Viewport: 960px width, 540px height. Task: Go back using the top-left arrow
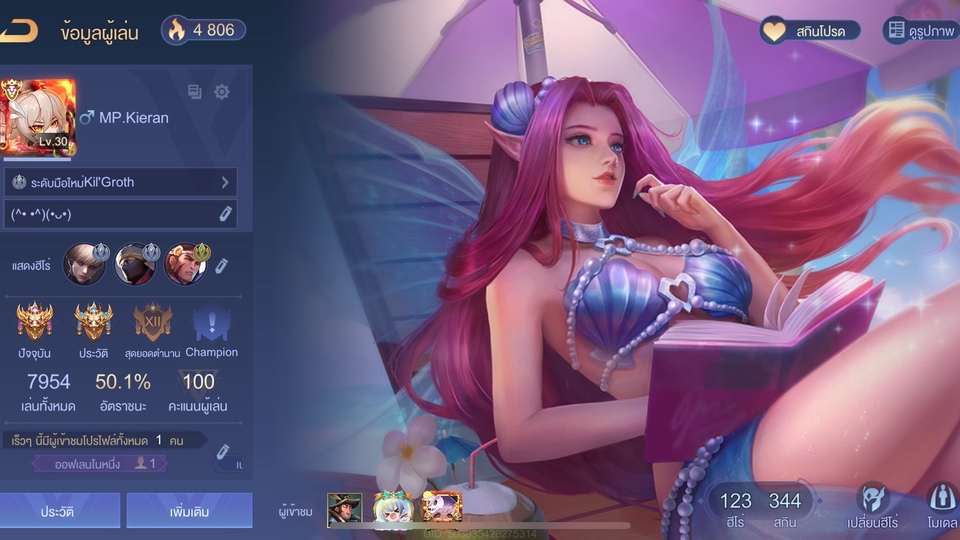pyautogui.click(x=18, y=30)
